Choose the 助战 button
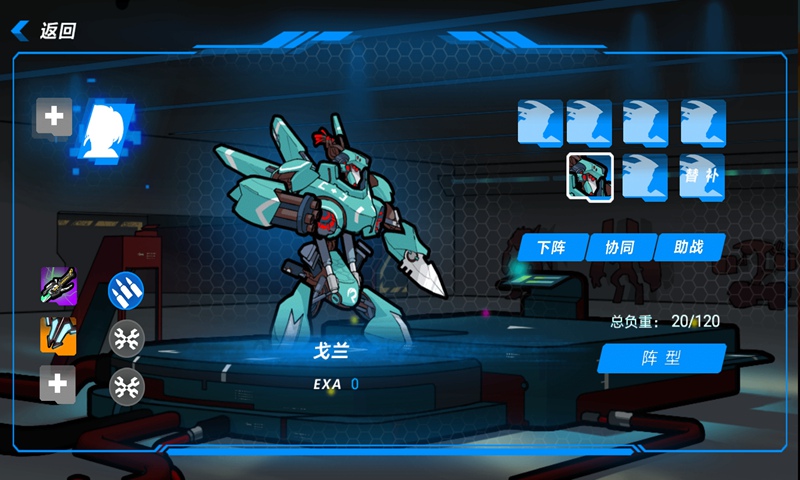This screenshot has height=480, width=800. [690, 247]
